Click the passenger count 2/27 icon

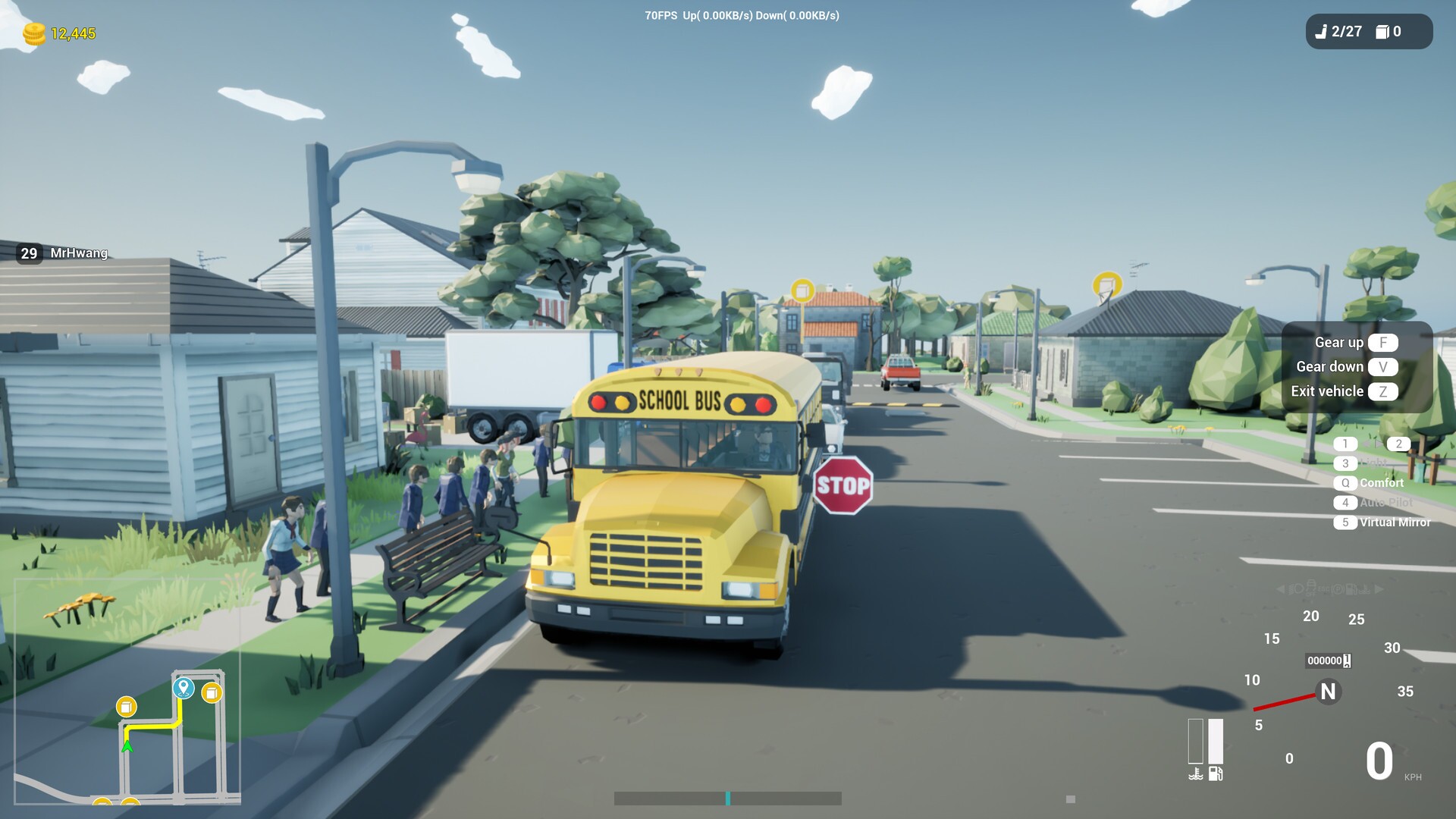pyautogui.click(x=1319, y=32)
